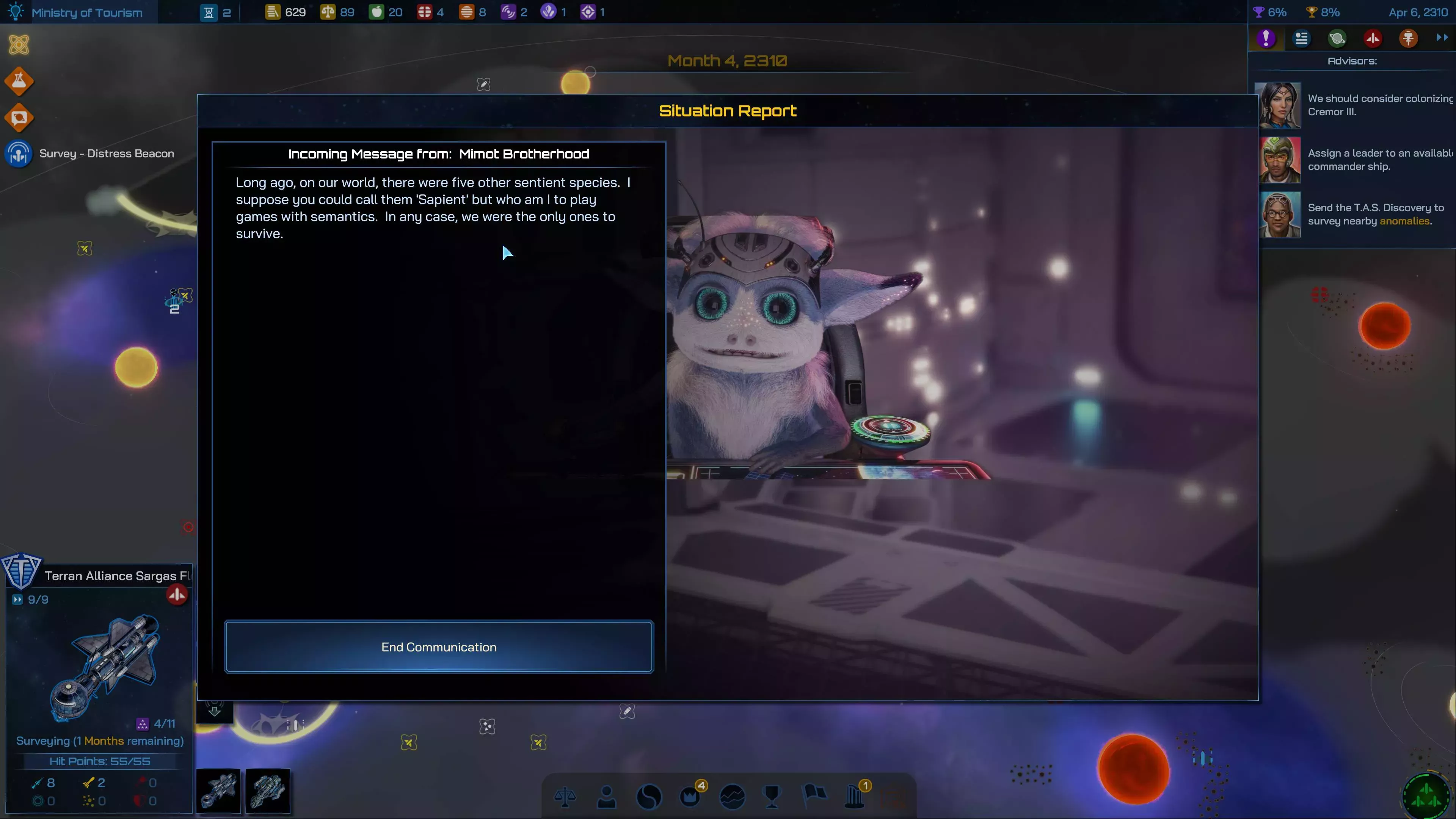
Task: Open the scales icon in the bottom toolbar
Action: coord(565,797)
